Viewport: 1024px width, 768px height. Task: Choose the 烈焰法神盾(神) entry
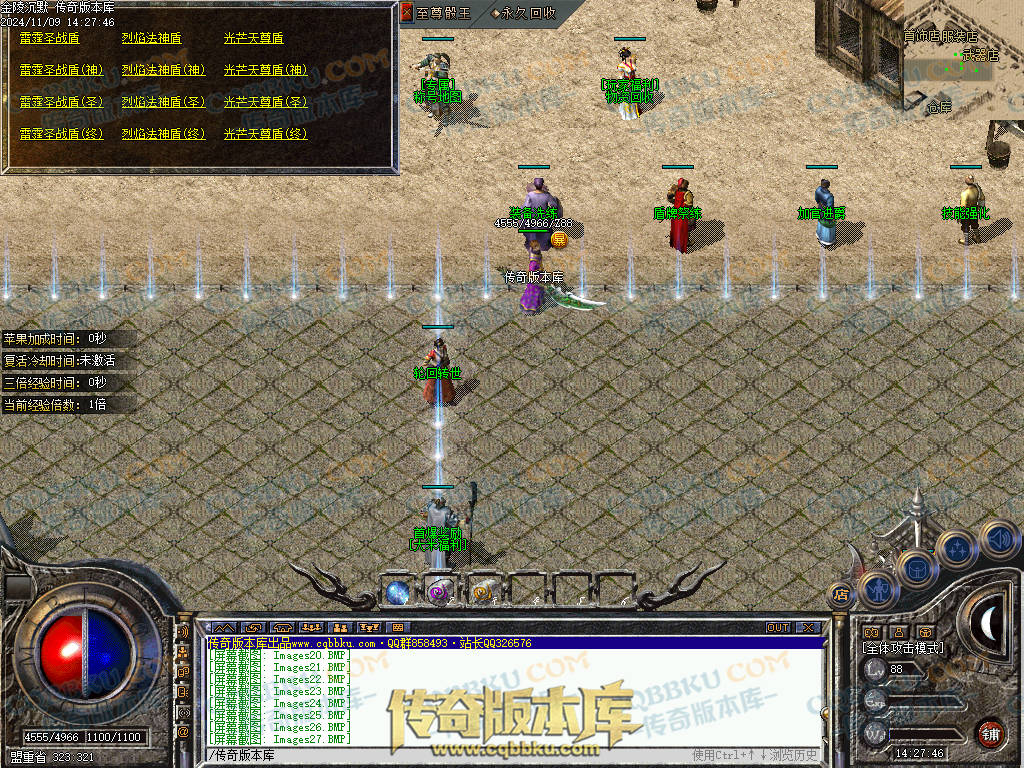pos(163,70)
